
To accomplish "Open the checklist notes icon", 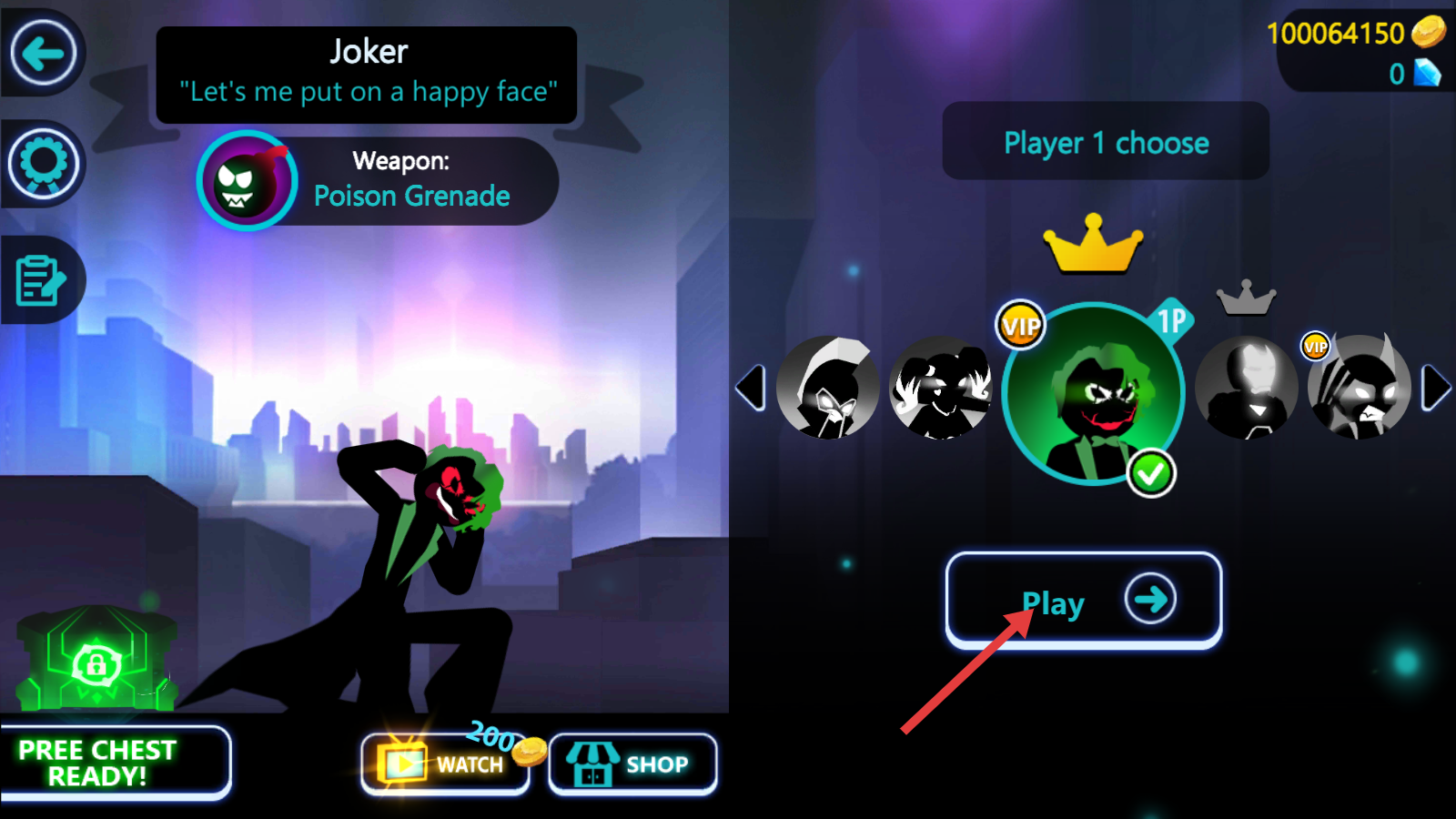I will pos(41,279).
